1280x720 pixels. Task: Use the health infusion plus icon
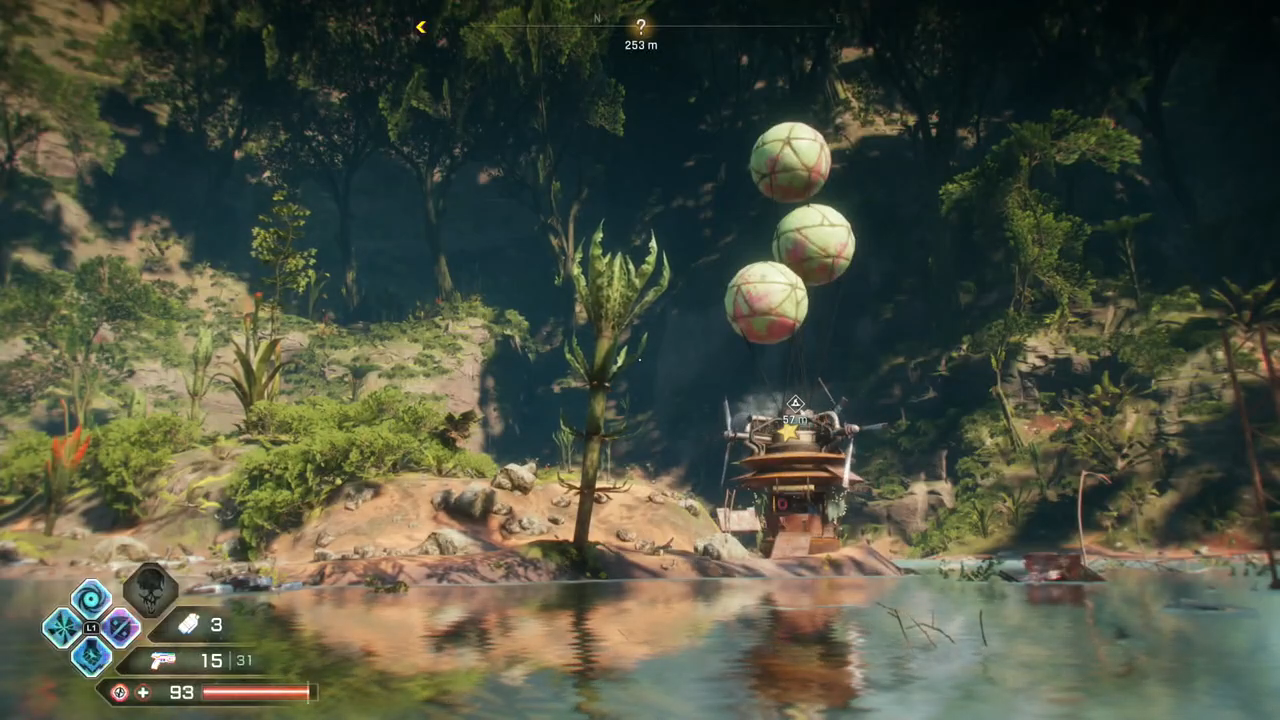click(143, 692)
